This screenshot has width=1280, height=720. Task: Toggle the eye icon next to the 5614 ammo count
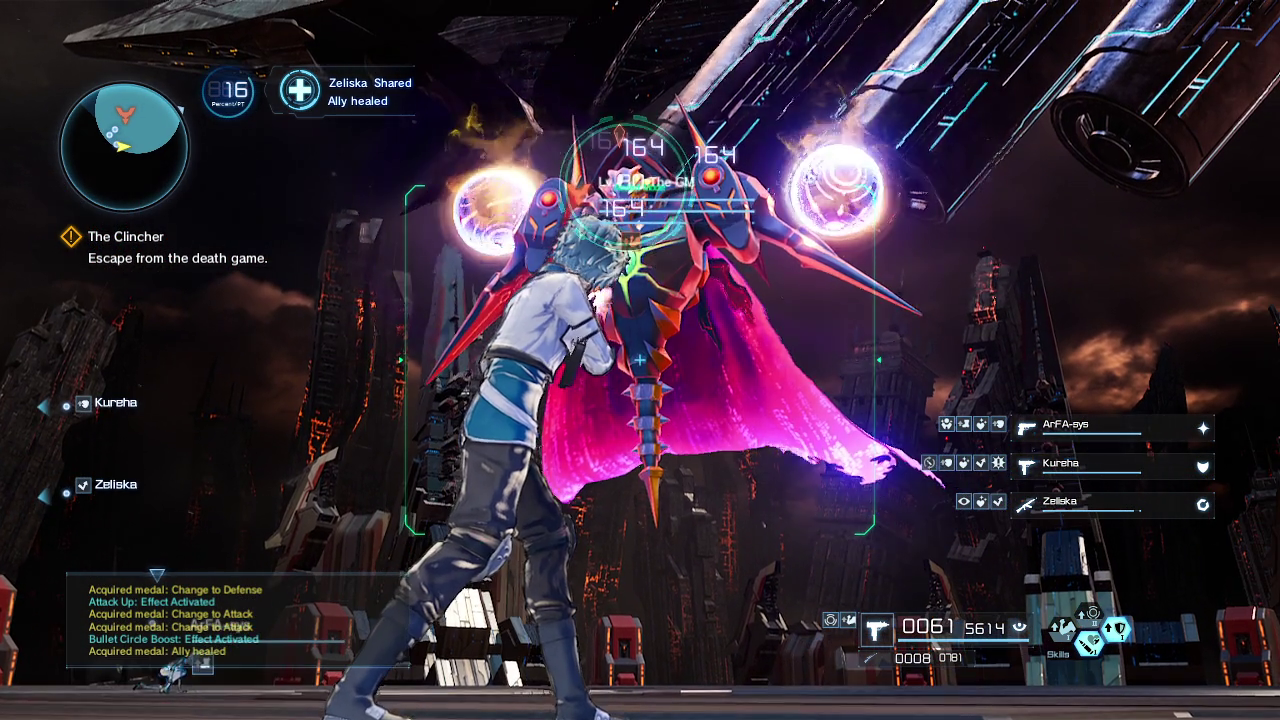(x=1021, y=627)
